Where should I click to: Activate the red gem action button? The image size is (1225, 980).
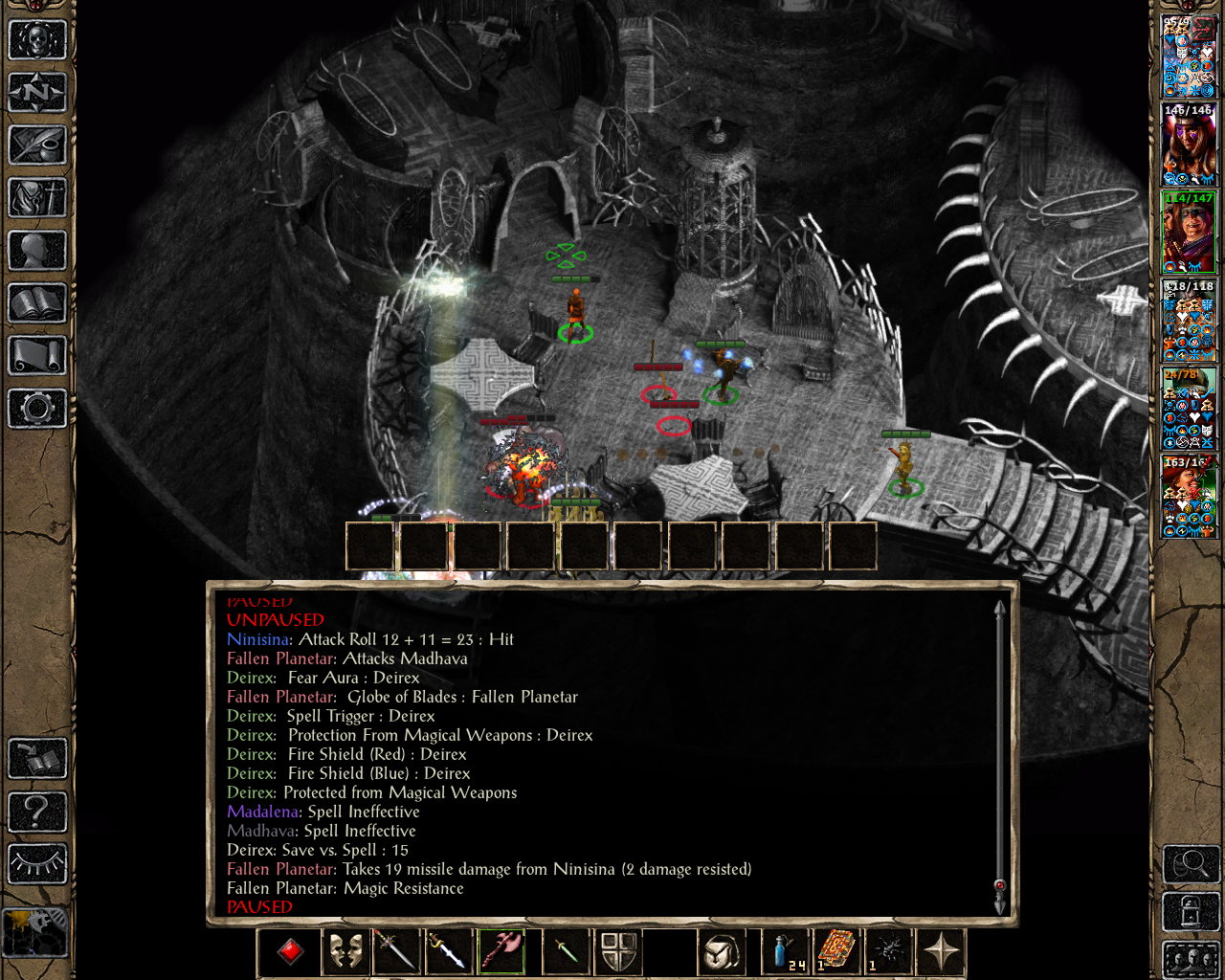coord(291,951)
